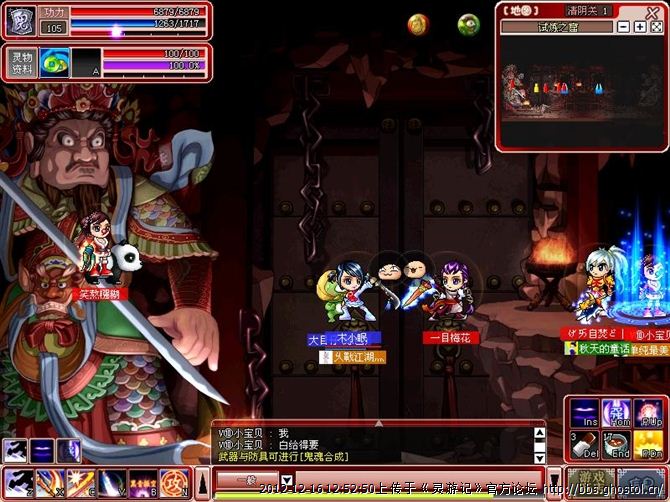670x502 pixels.
Task: Zoom out the minimap with the minus button
Action: [624, 27]
